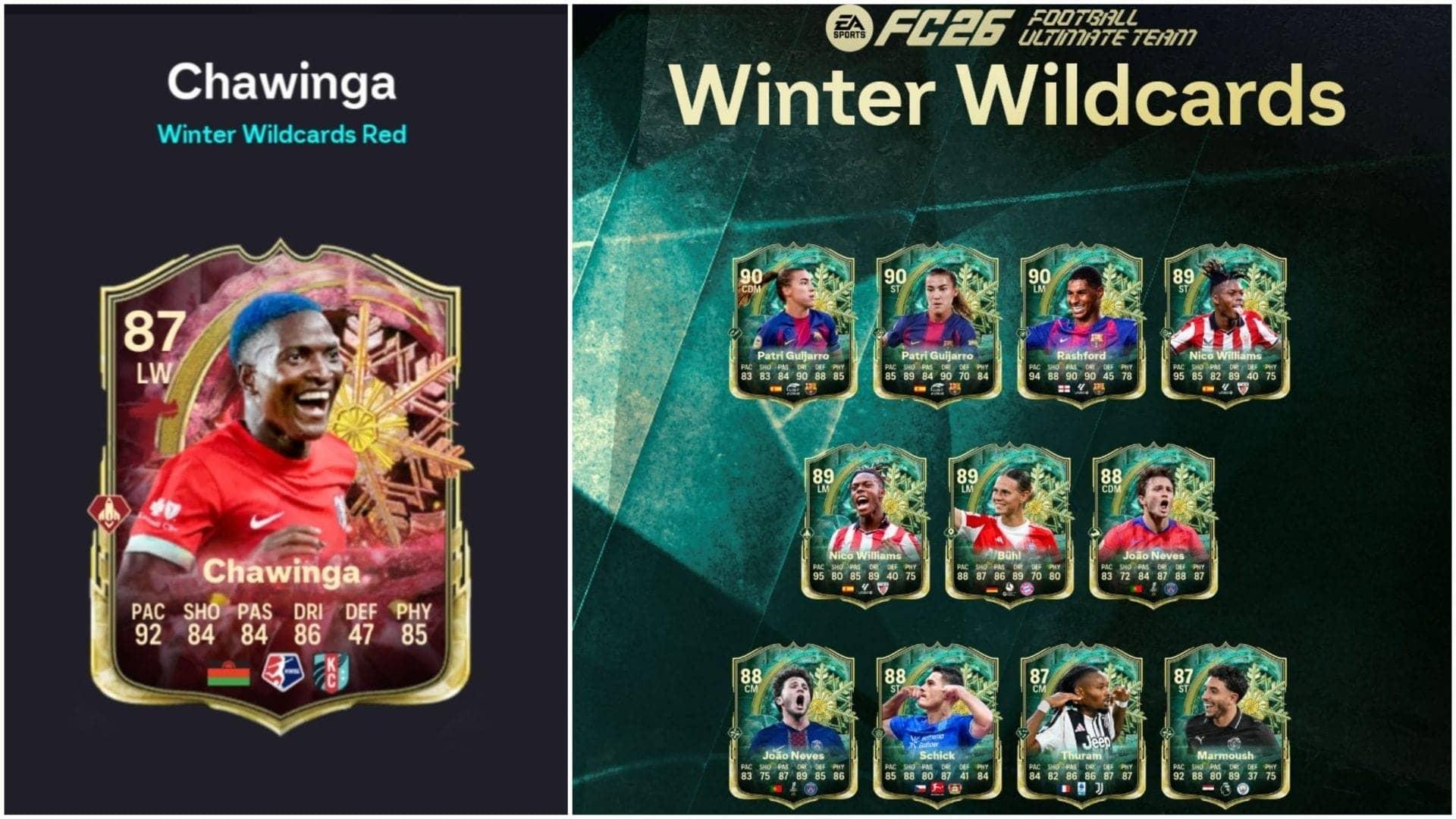Click the Juventus crest on Thuram's card

[1098, 787]
